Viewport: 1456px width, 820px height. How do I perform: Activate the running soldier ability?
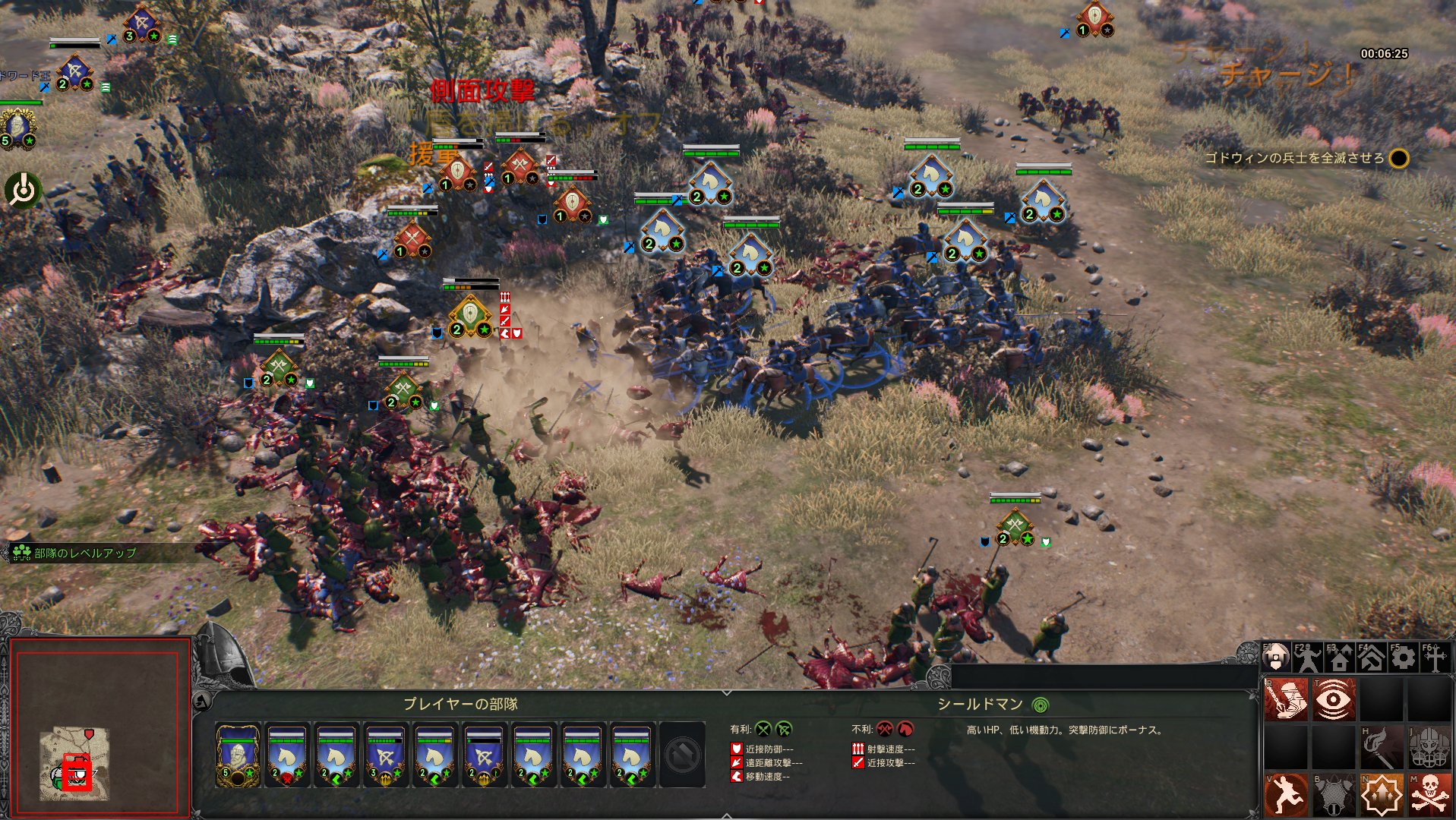(x=1286, y=795)
